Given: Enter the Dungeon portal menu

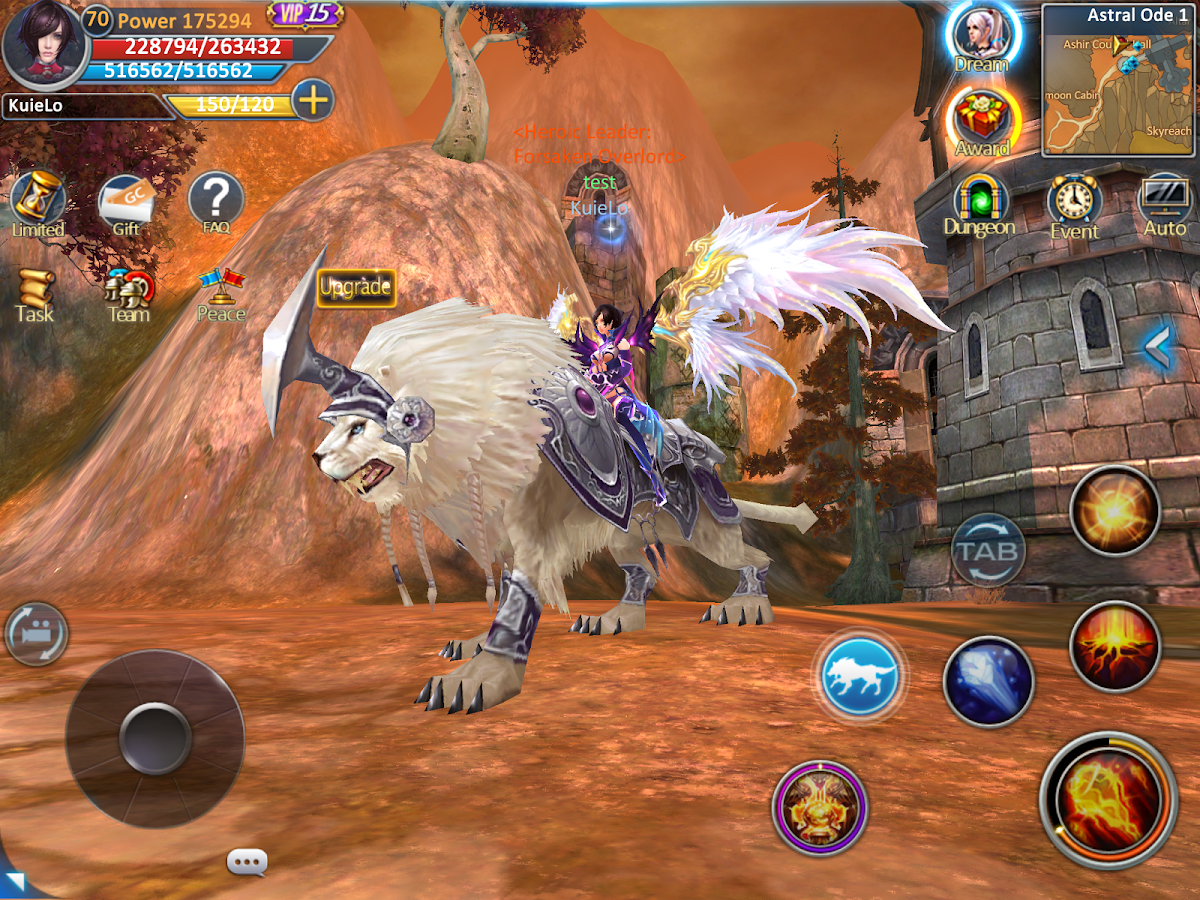Looking at the screenshot, I should pyautogui.click(x=979, y=204).
